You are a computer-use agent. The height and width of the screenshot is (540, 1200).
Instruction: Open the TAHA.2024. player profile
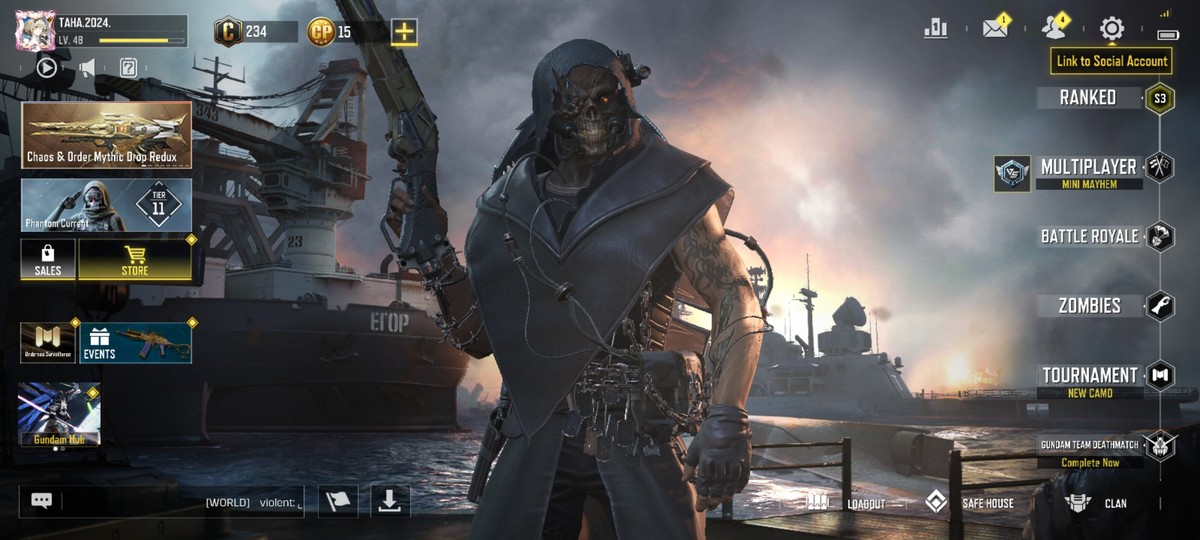click(100, 30)
